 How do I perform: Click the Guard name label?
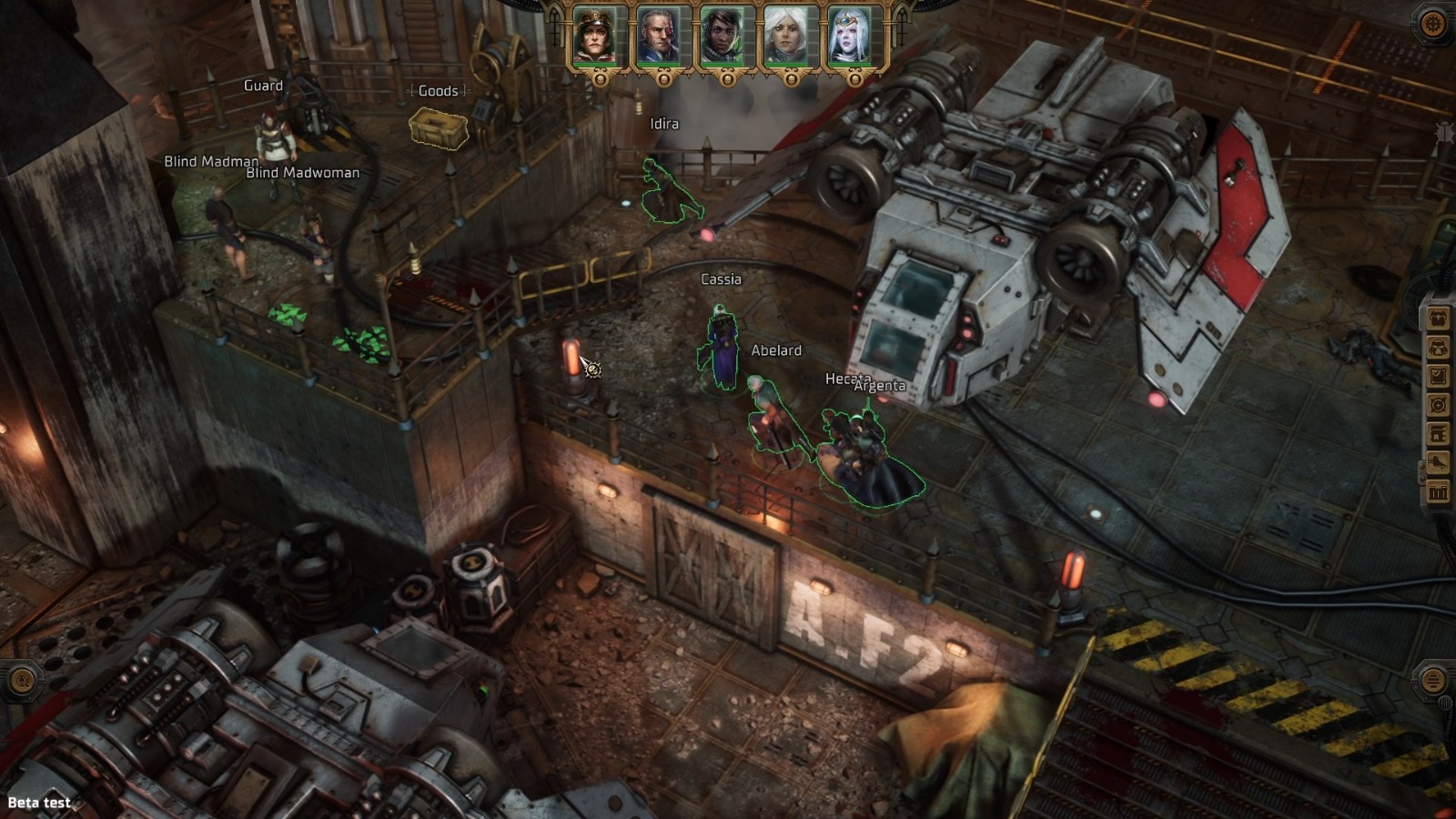tap(262, 86)
